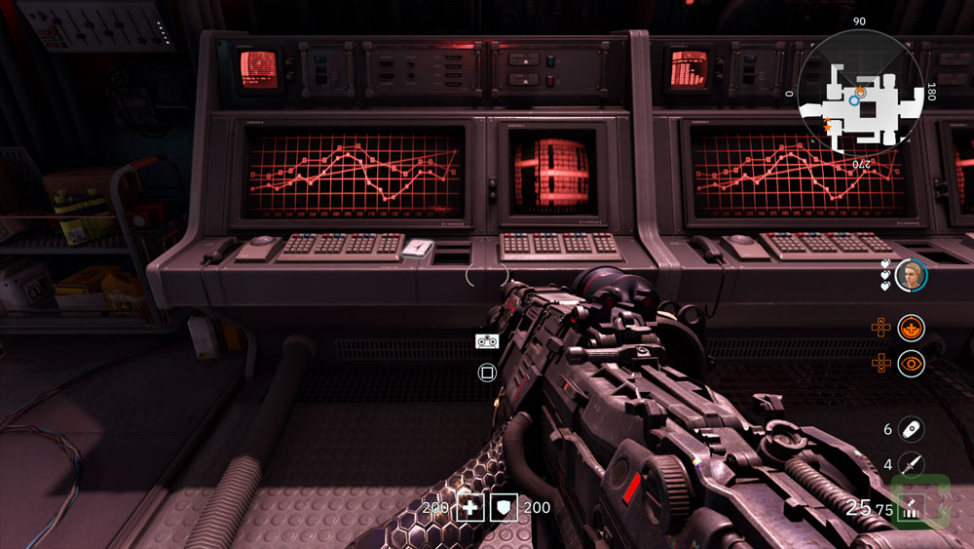Click the circular minimap
974x549 pixels.
pyautogui.click(x=860, y=92)
